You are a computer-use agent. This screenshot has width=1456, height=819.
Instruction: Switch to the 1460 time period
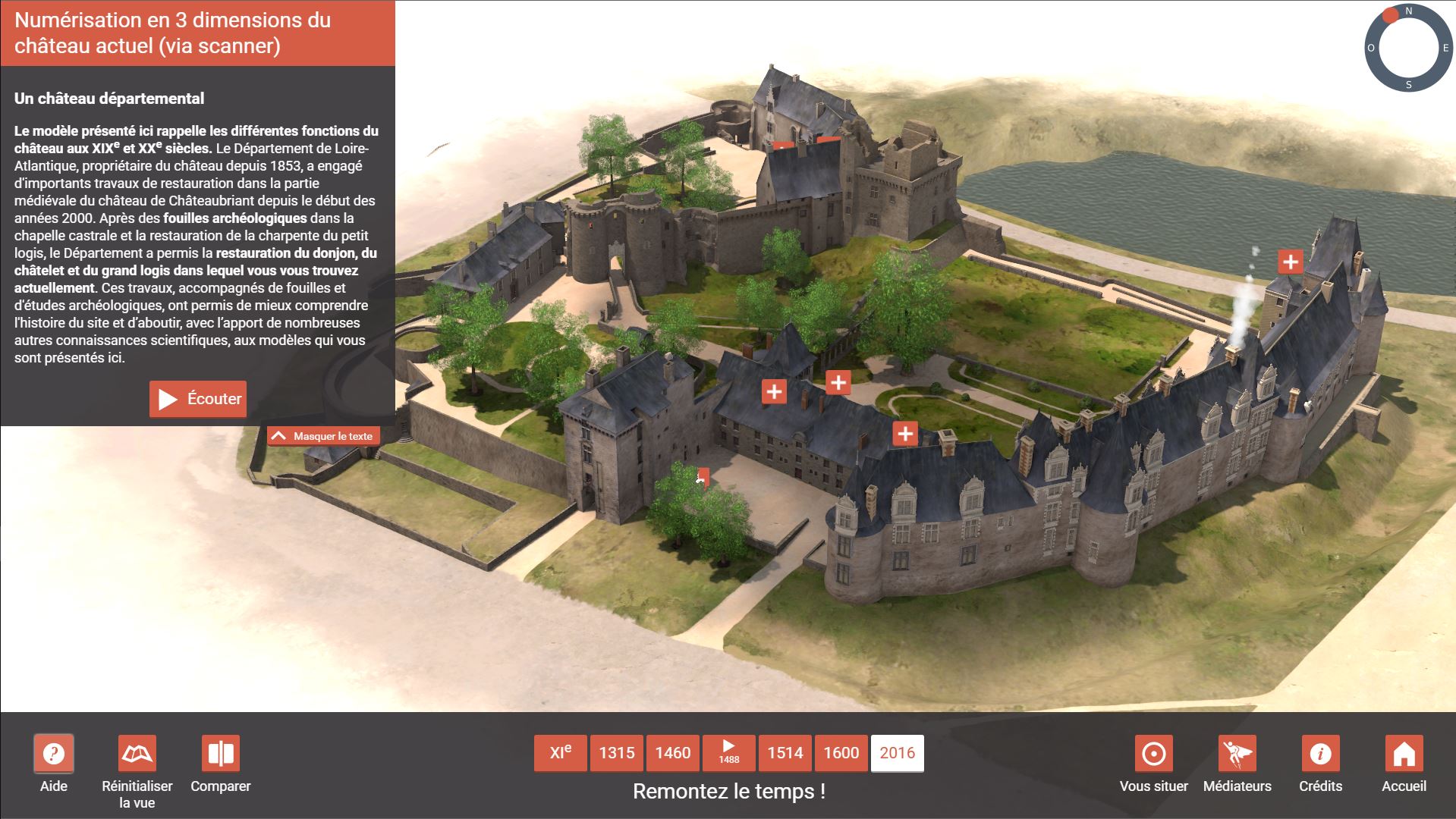(673, 753)
